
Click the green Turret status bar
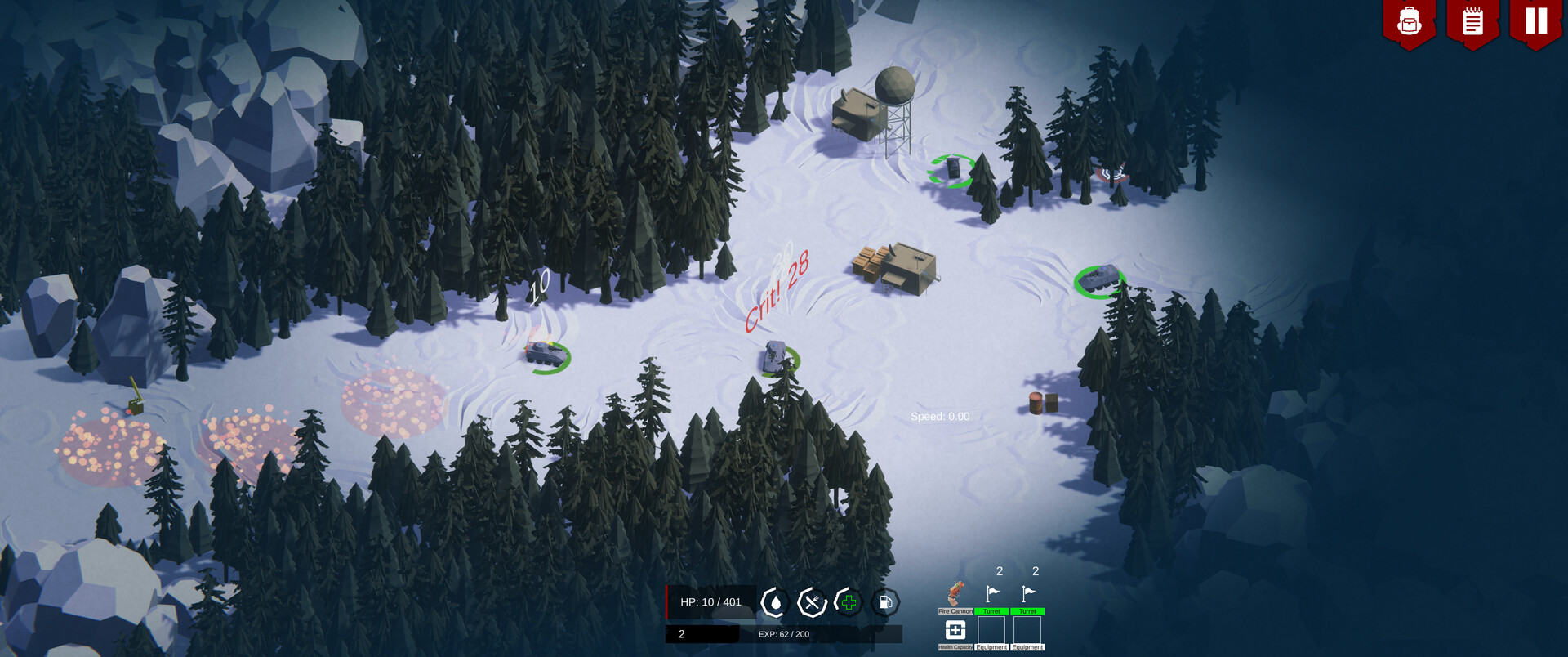(991, 610)
